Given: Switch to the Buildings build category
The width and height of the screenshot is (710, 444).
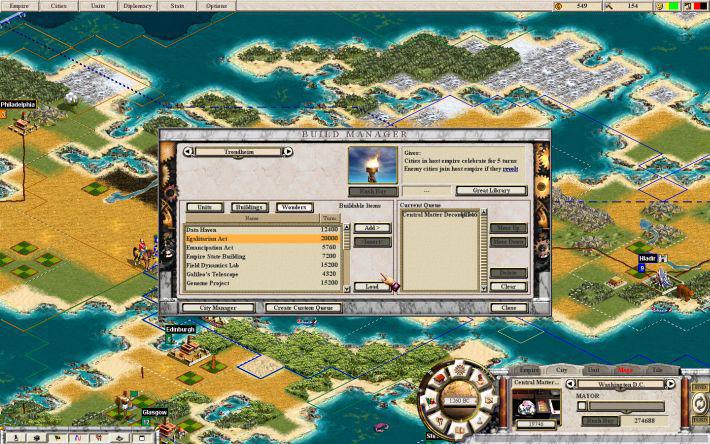Looking at the screenshot, I should click(x=249, y=207).
